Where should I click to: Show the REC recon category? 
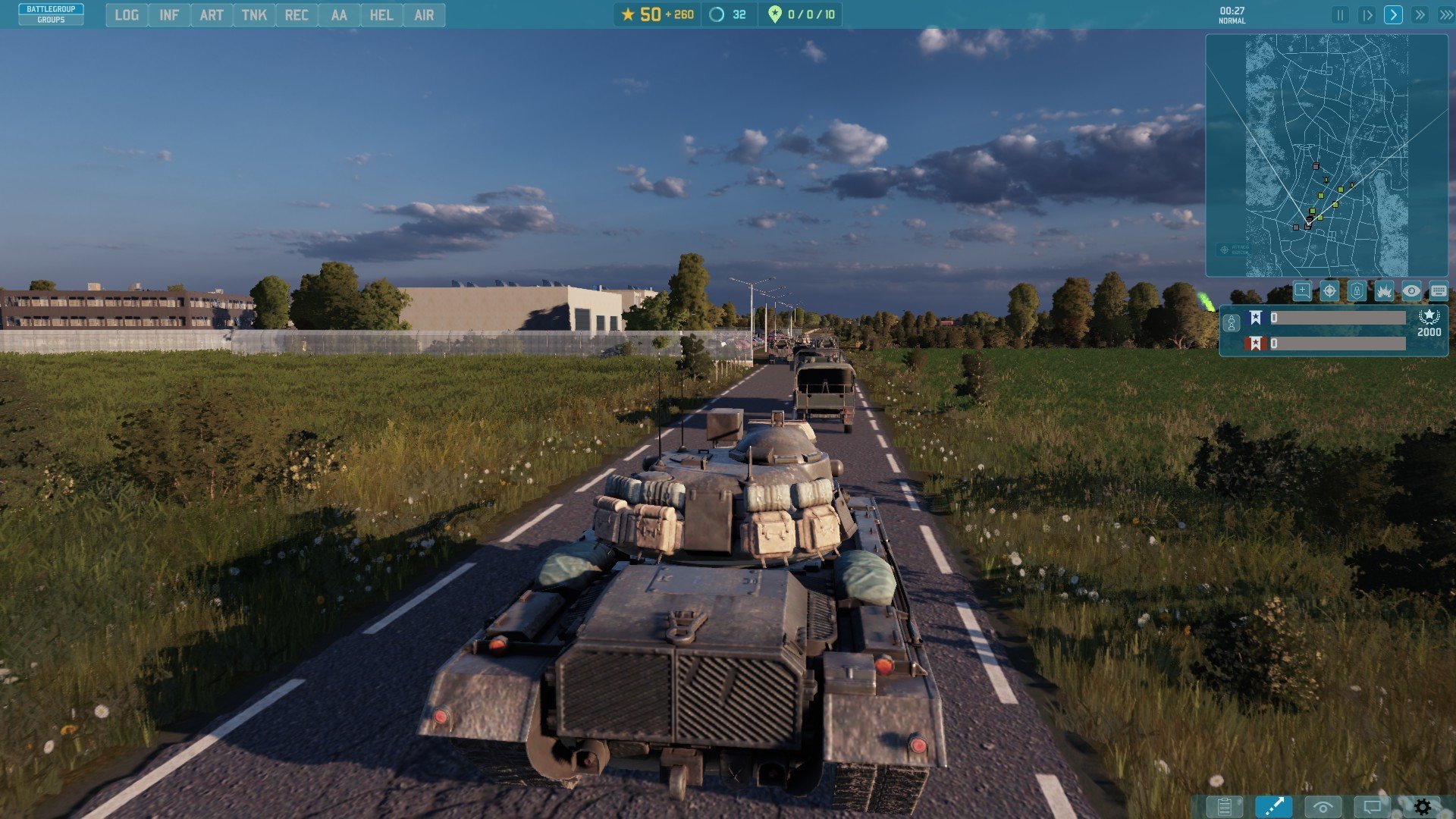297,15
